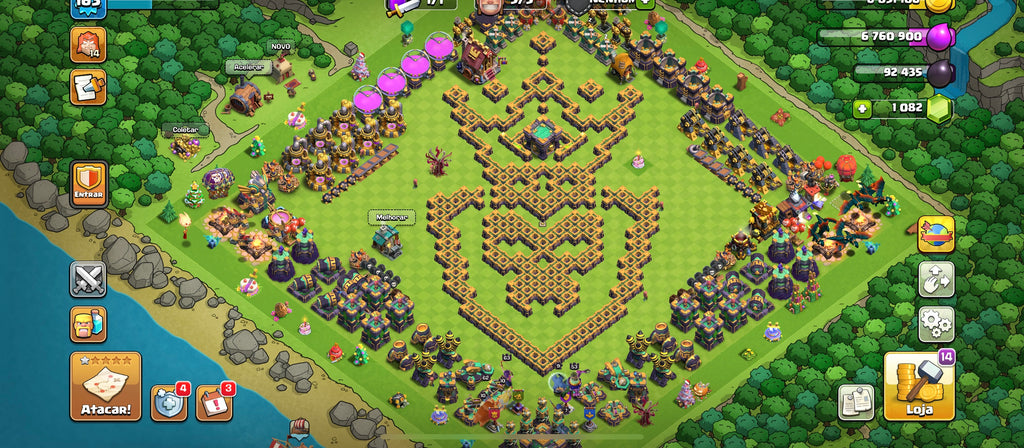
Task: Open the crossed swords icon
Action: pyautogui.click(x=88, y=279)
